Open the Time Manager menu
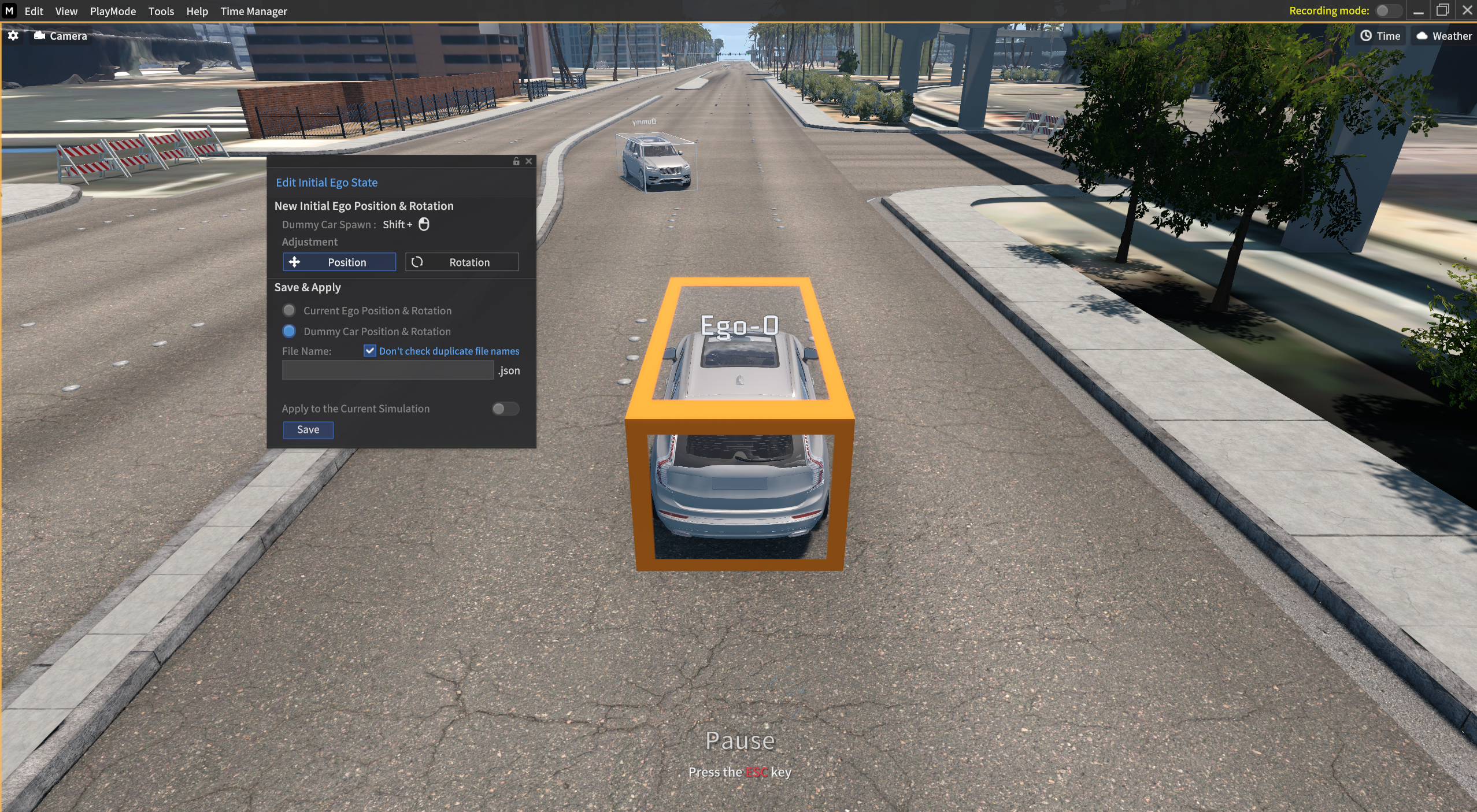The image size is (1477, 812). pos(253,11)
